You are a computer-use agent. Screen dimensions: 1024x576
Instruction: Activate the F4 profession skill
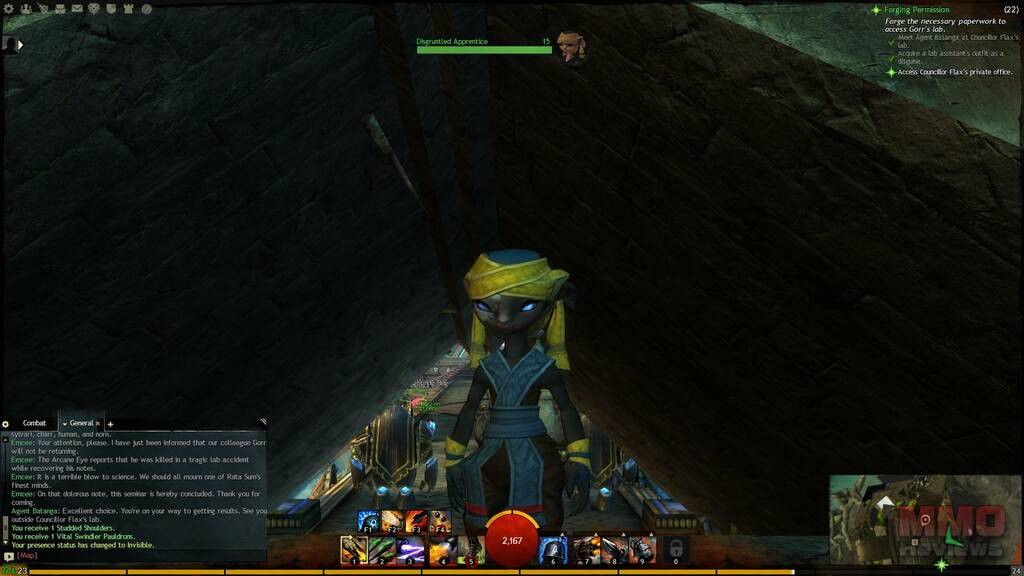(x=439, y=522)
